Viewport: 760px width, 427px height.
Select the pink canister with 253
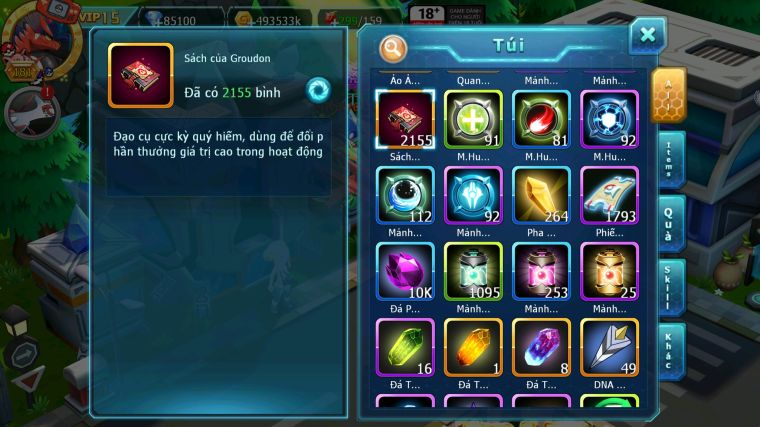click(x=541, y=270)
